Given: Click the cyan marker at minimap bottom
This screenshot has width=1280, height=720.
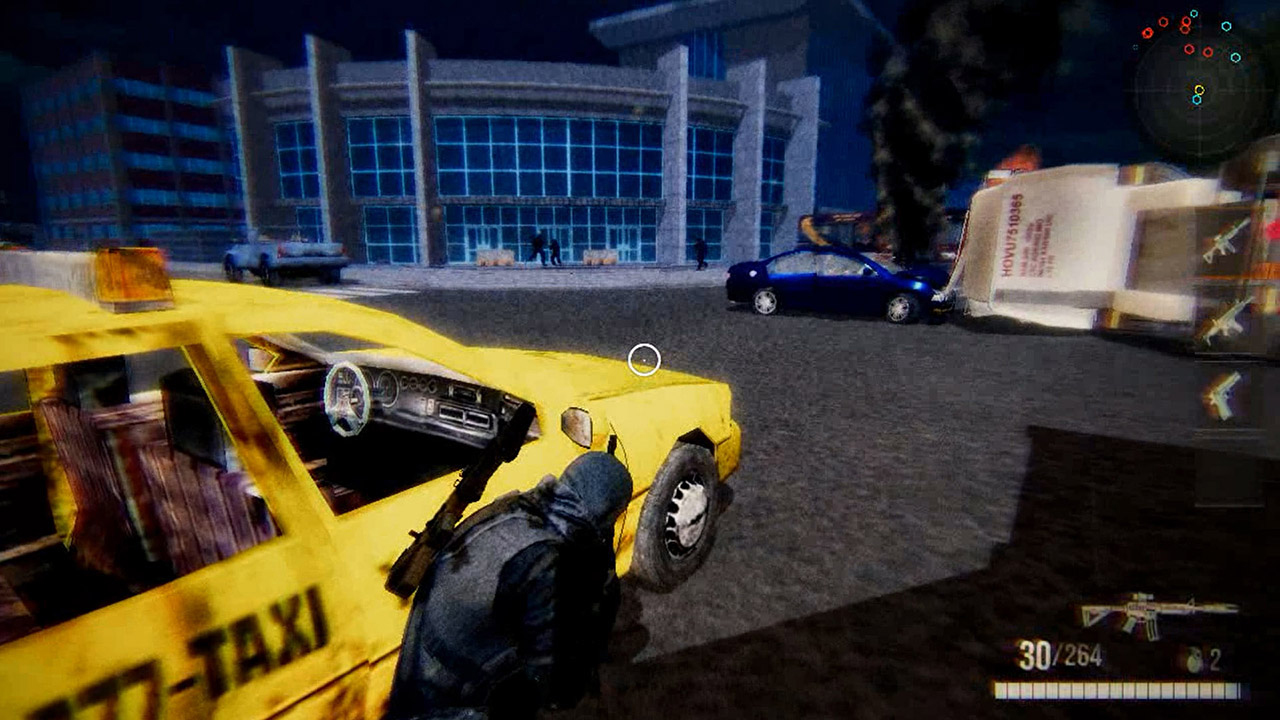Looking at the screenshot, I should pyautogui.click(x=1197, y=100).
